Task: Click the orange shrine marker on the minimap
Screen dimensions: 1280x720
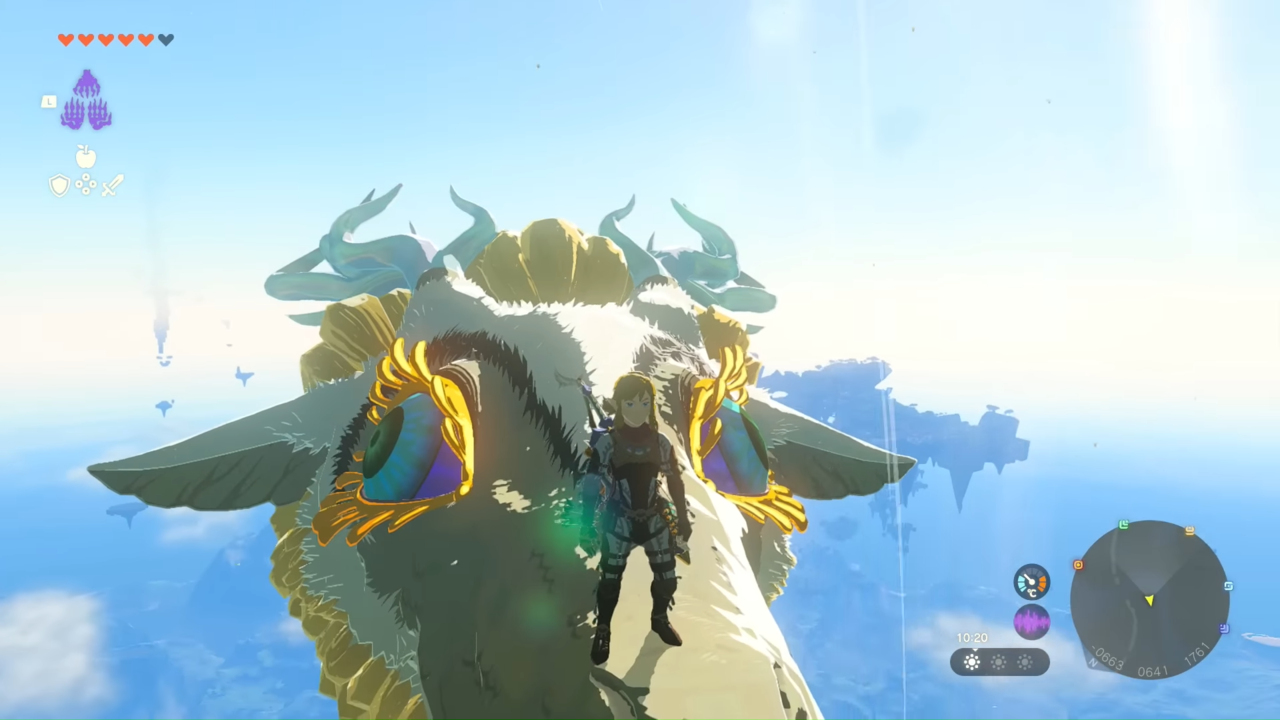Action: (x=1078, y=565)
